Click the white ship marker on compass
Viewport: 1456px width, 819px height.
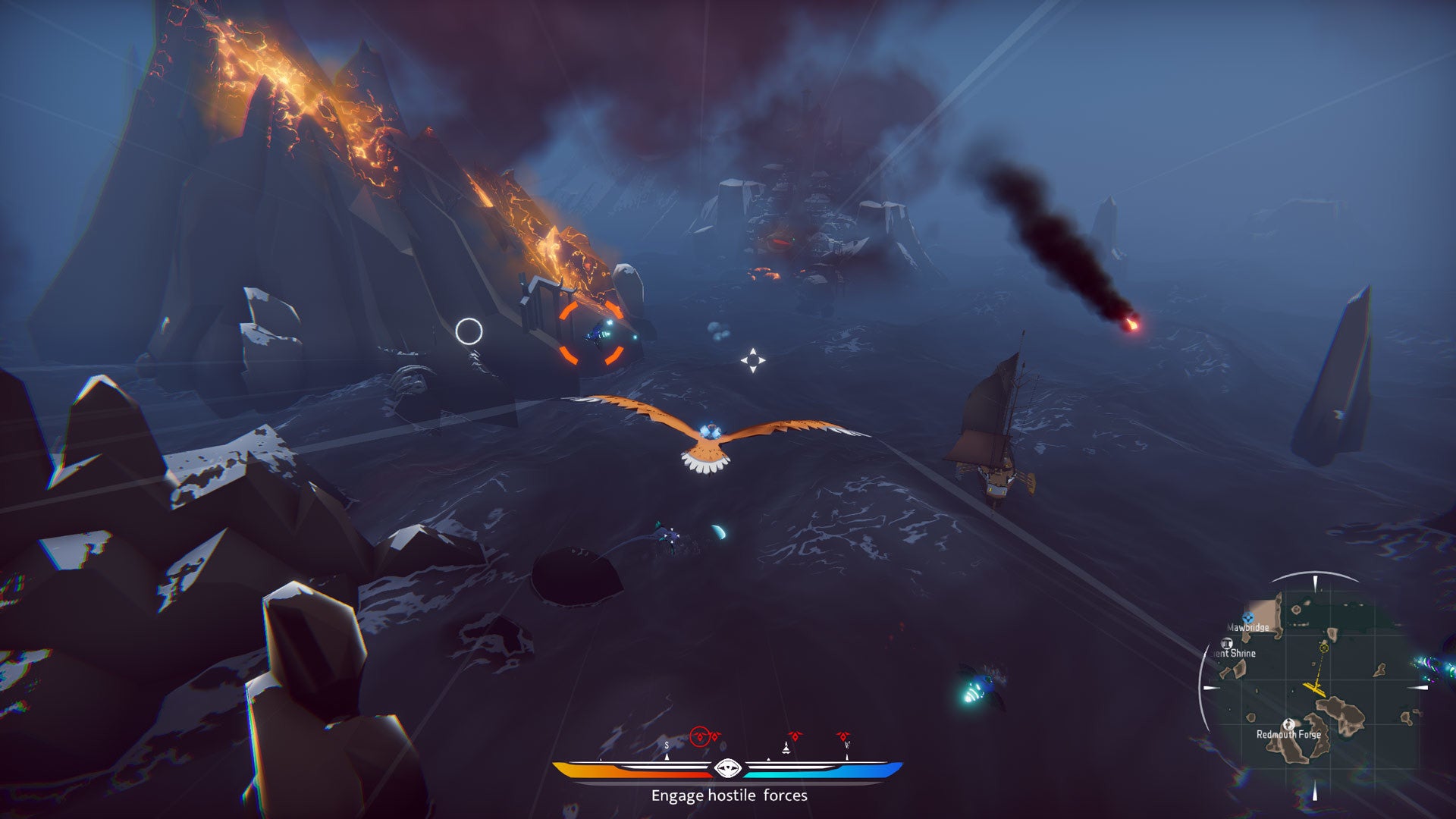786,748
